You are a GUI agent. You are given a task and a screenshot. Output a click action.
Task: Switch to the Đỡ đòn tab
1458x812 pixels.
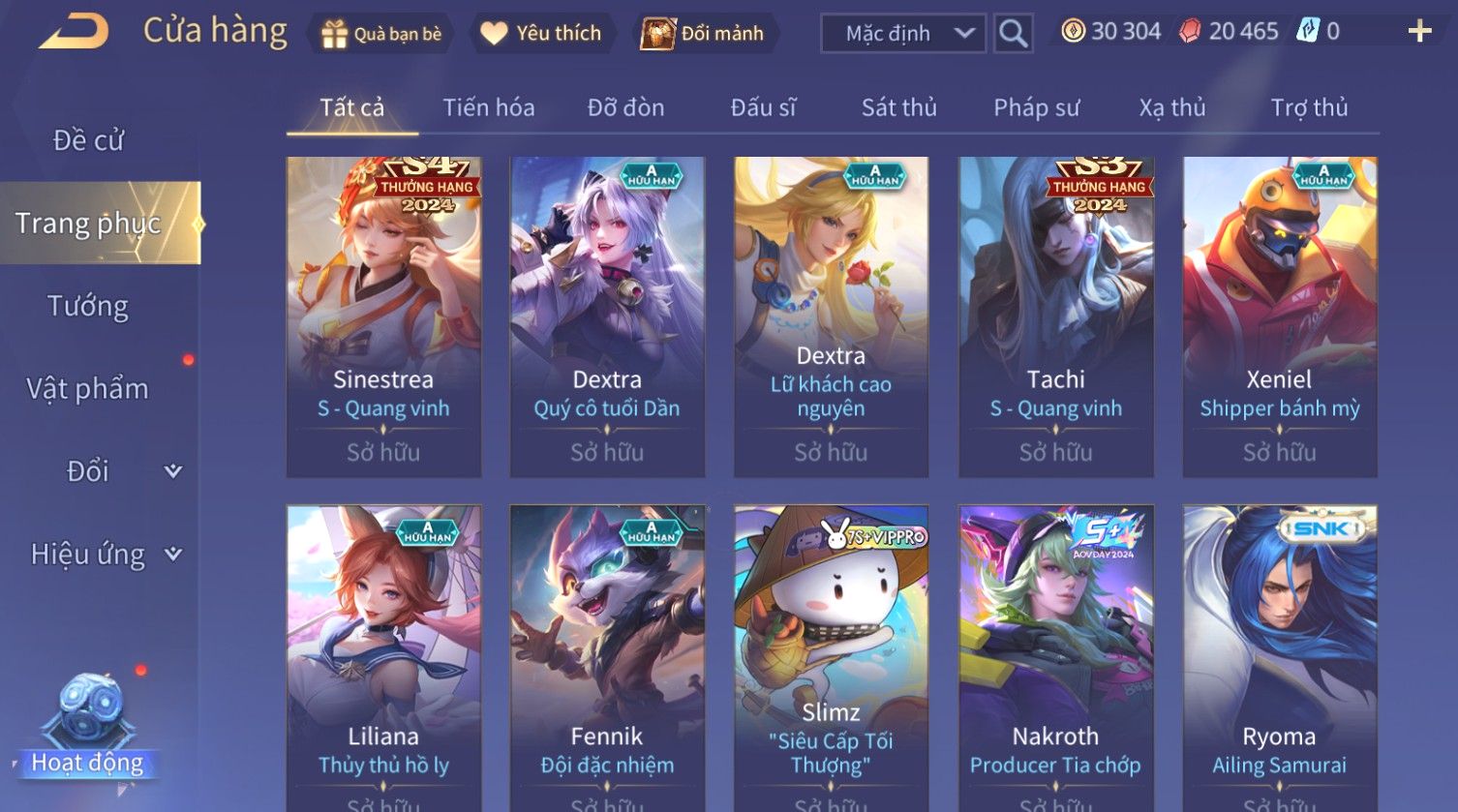625,107
